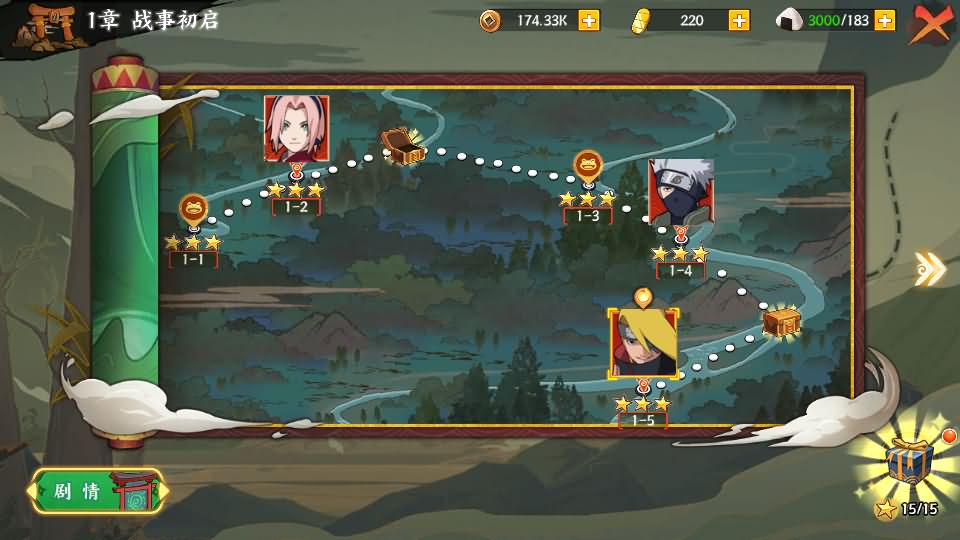Add more copper coins
960x540 pixels.
[x=589, y=20]
